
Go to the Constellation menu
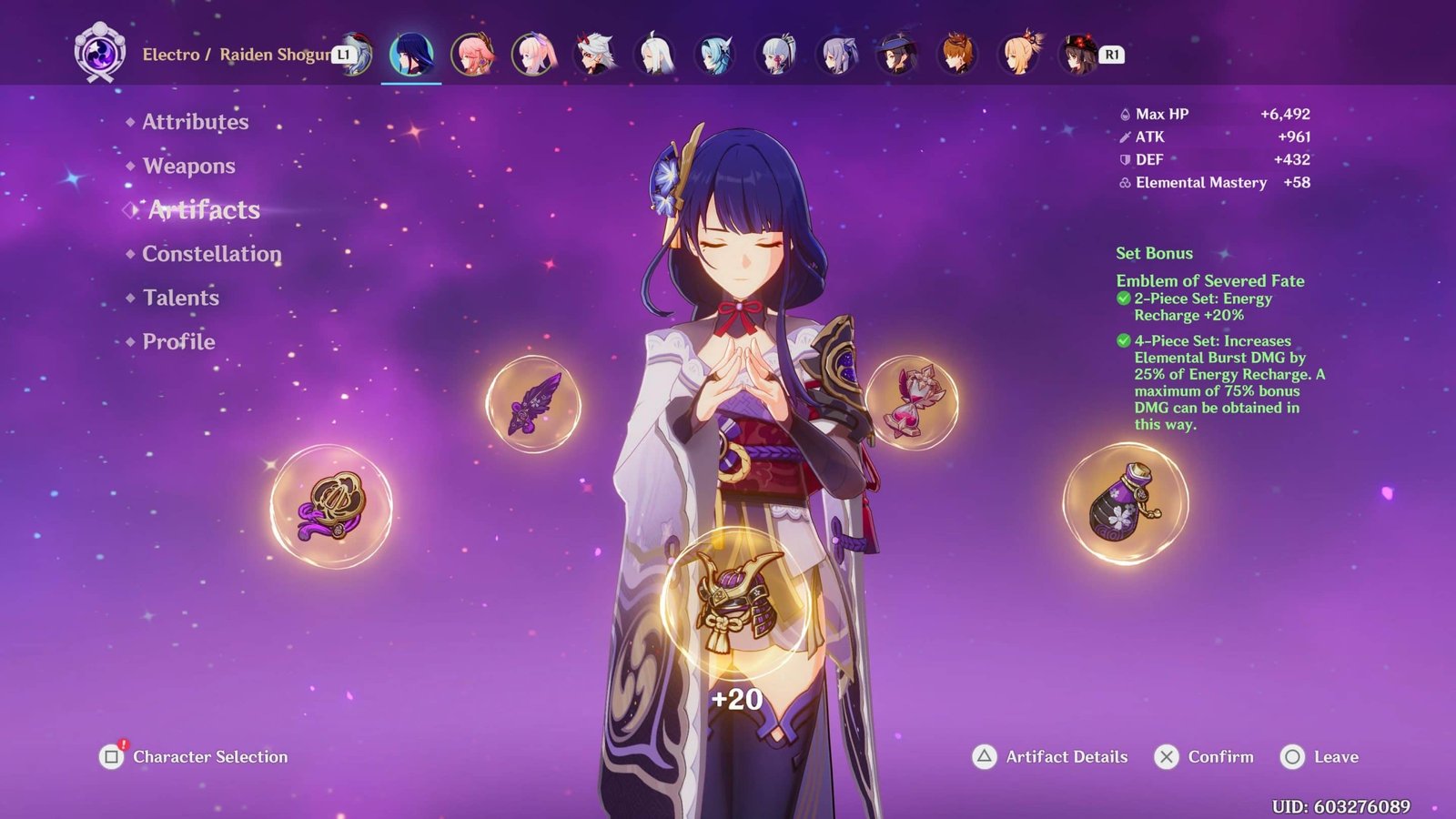point(211,254)
